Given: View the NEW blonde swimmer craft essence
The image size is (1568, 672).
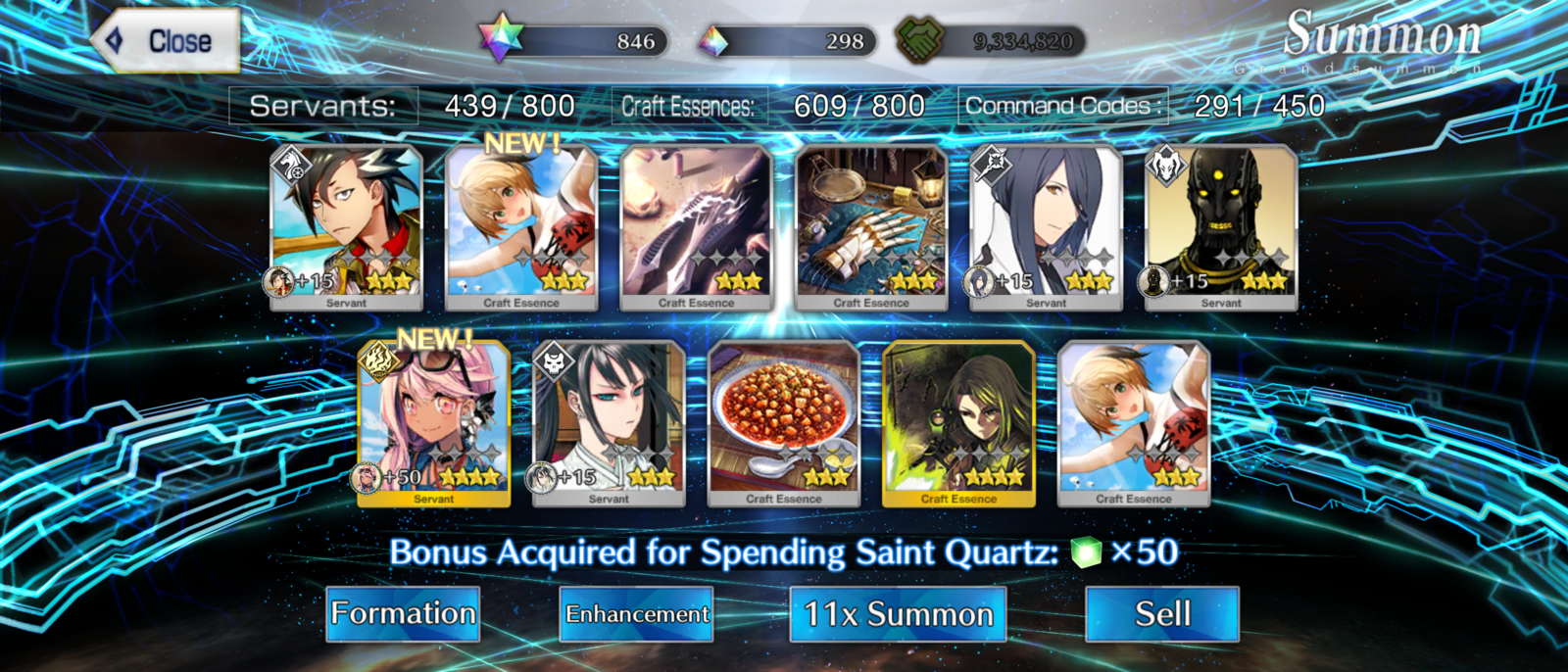Looking at the screenshot, I should coord(521,227).
